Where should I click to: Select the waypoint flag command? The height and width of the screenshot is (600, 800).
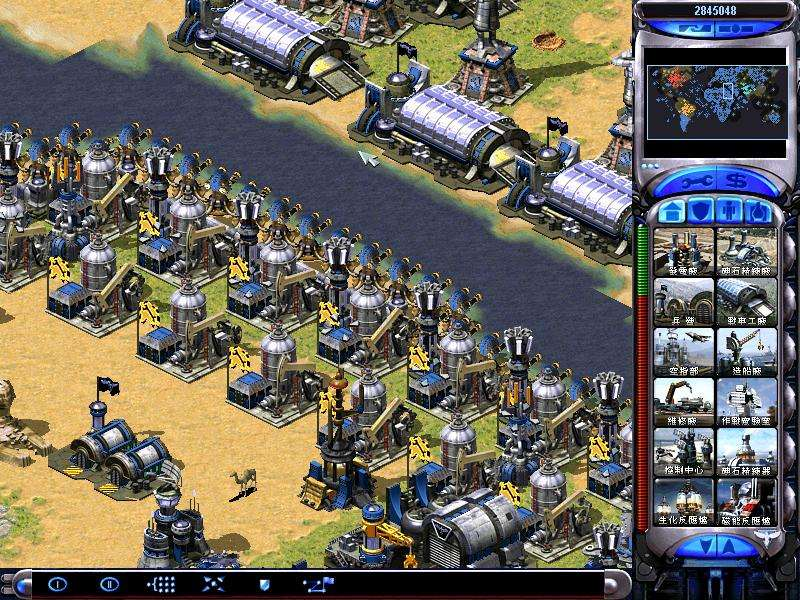[x=320, y=584]
